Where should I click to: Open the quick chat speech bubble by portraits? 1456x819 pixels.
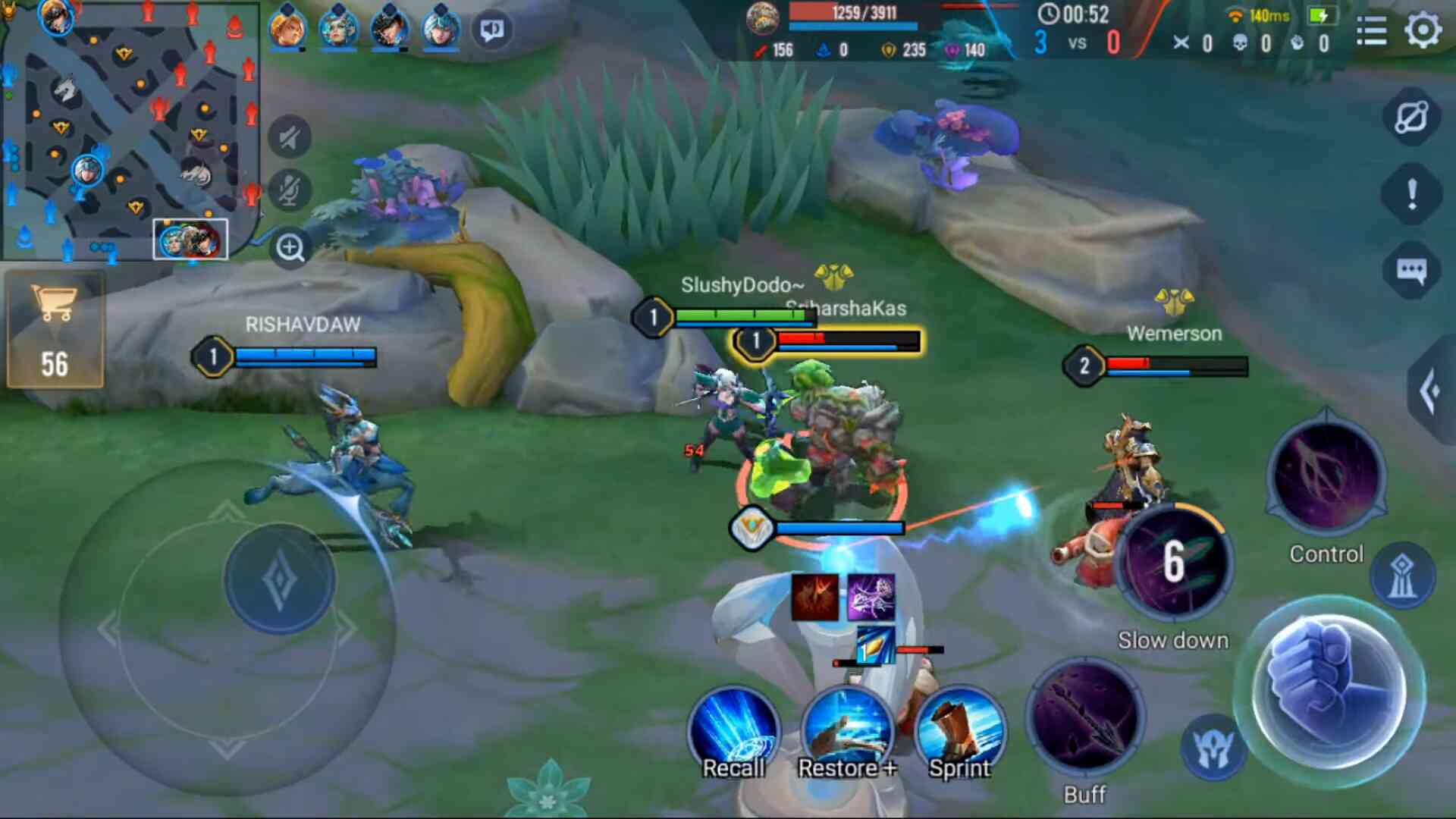[x=492, y=30]
